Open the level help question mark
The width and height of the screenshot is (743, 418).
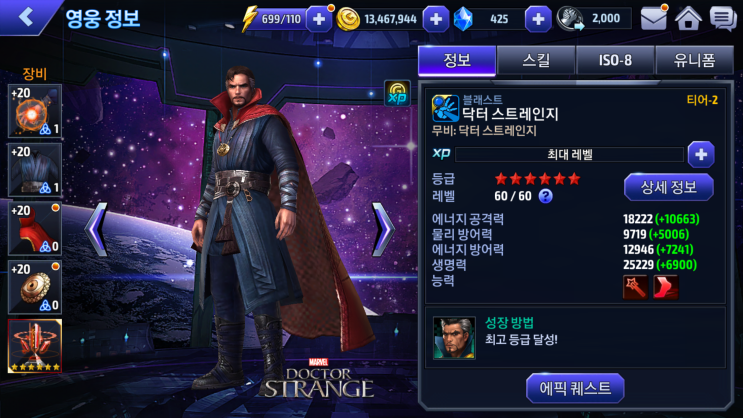tap(546, 196)
